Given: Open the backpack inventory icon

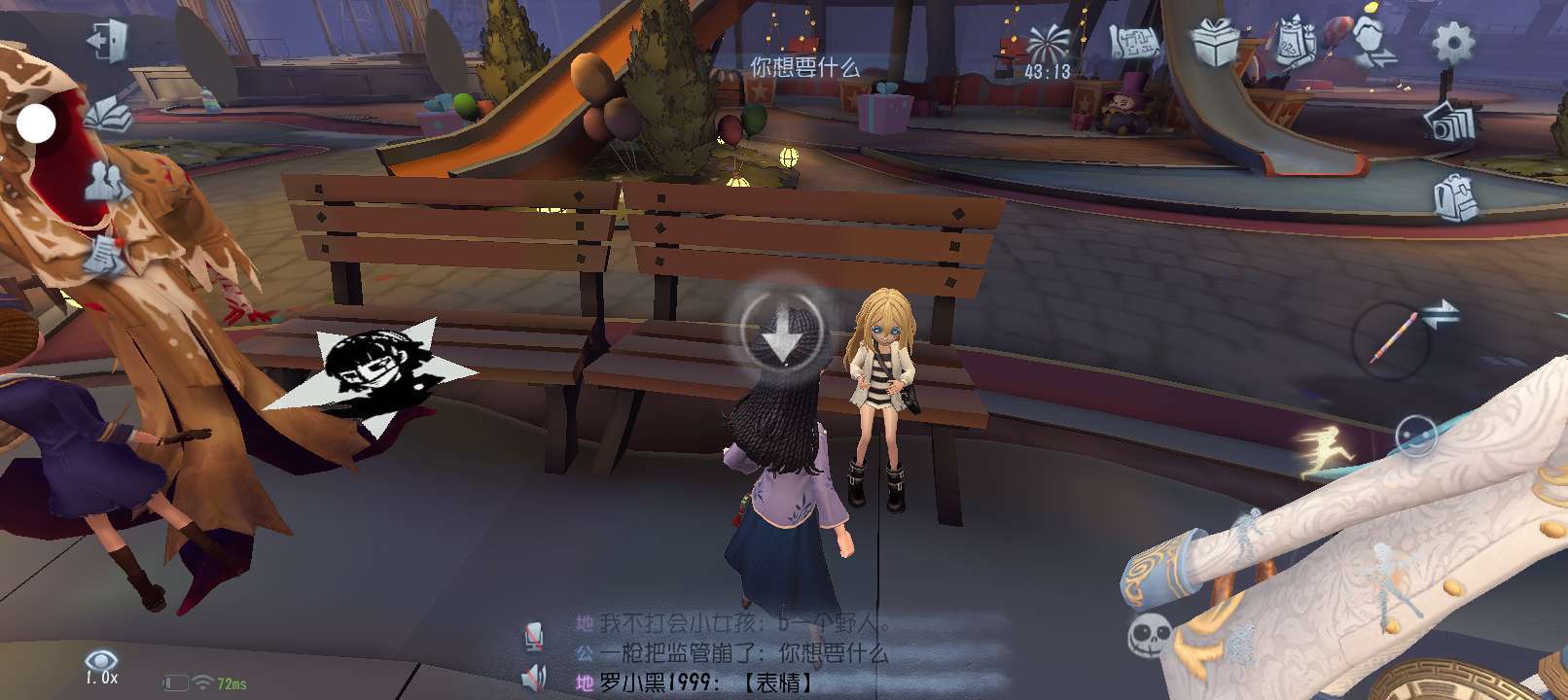Looking at the screenshot, I should click(x=1454, y=197).
